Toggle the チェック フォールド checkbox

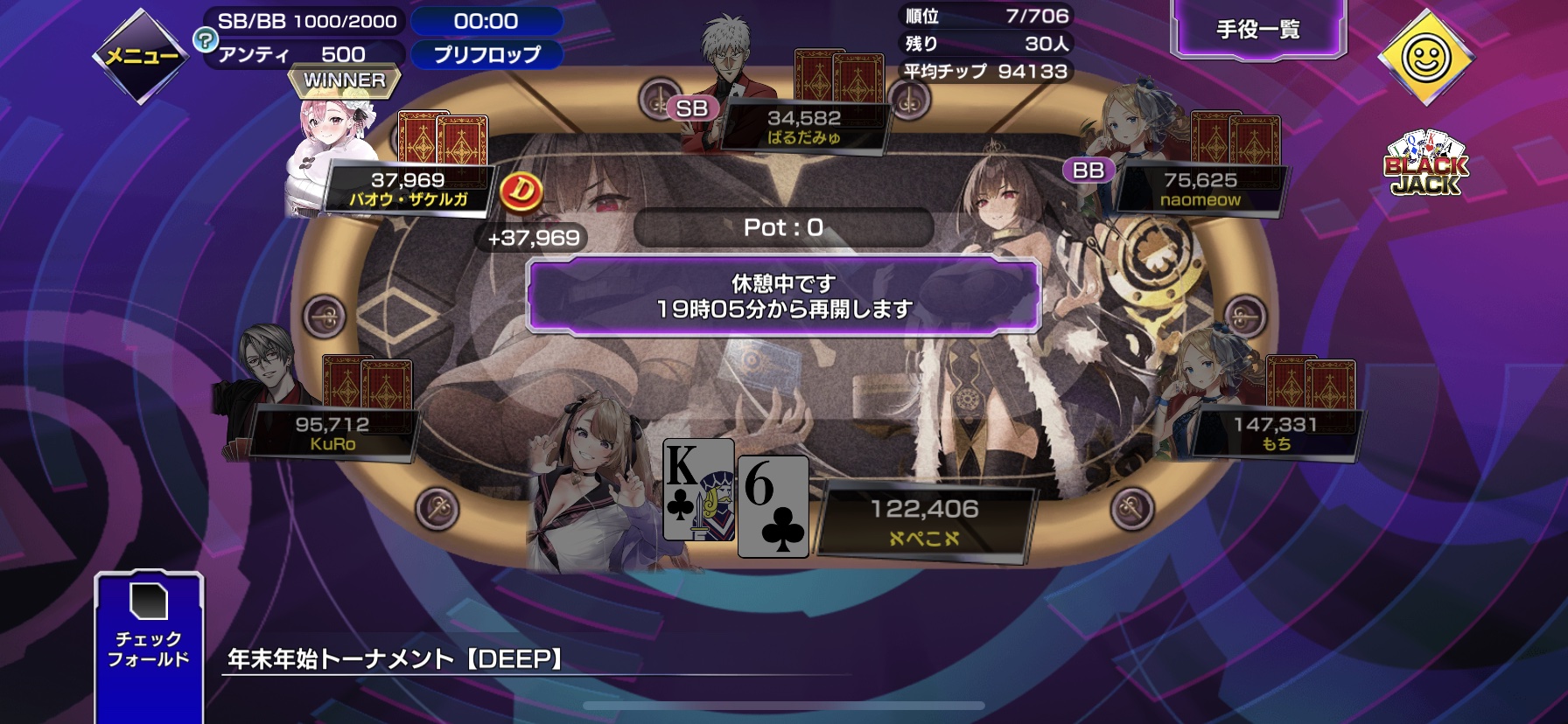click(x=149, y=602)
